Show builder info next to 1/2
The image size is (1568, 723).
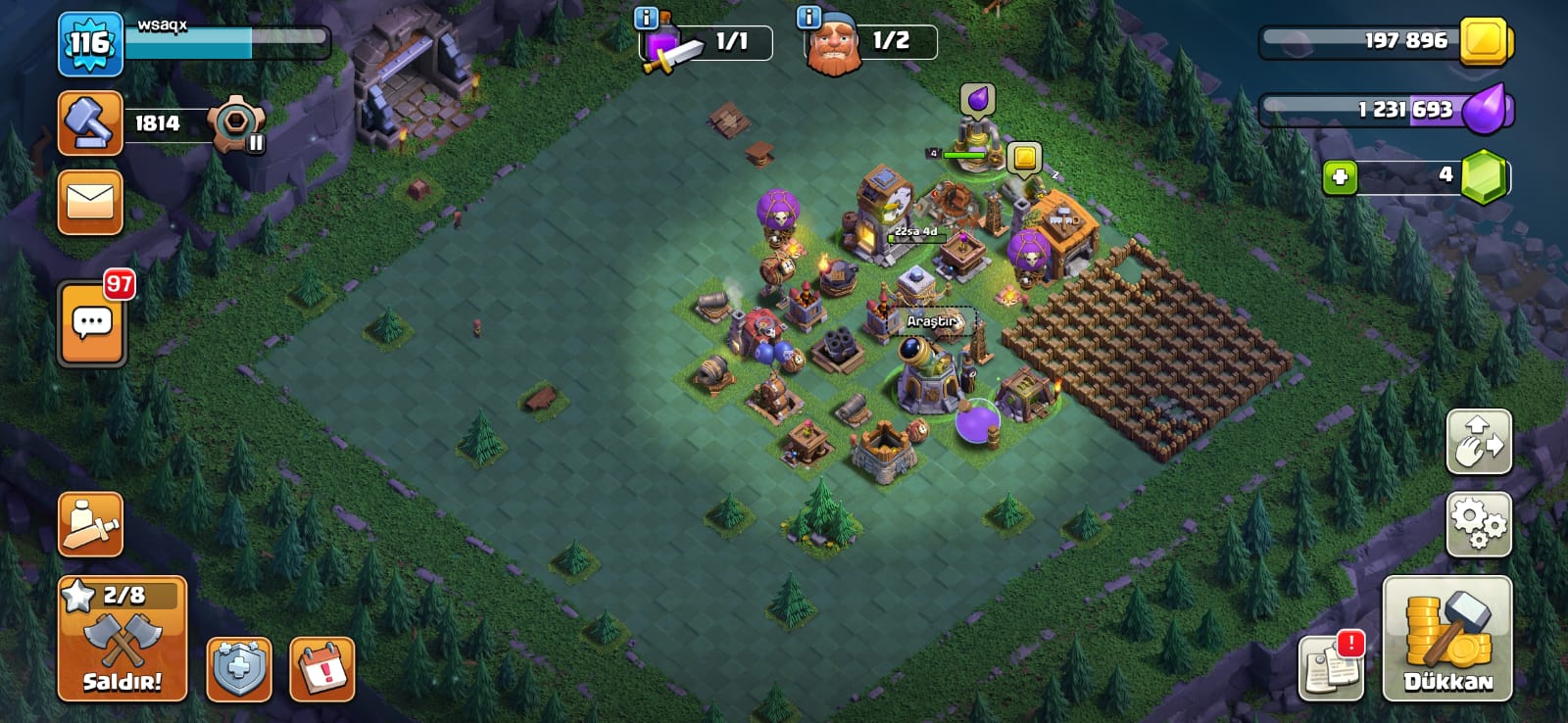click(x=808, y=18)
